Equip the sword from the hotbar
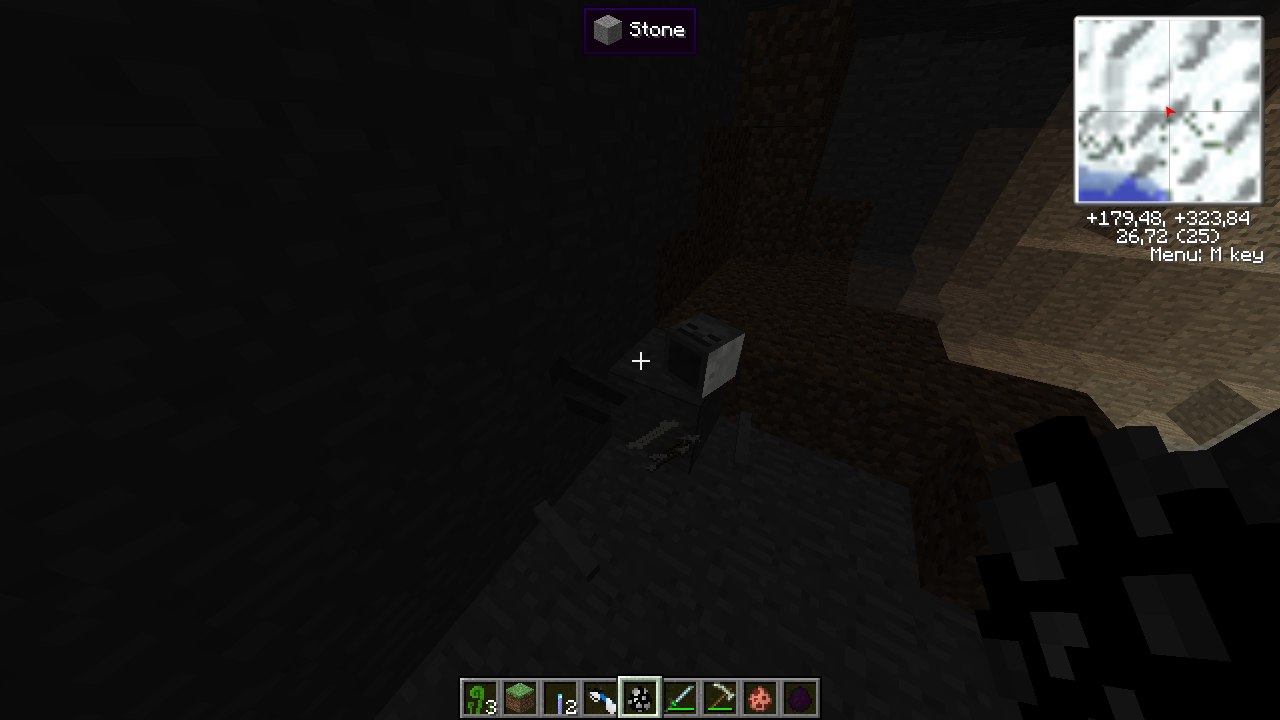 [x=680, y=698]
